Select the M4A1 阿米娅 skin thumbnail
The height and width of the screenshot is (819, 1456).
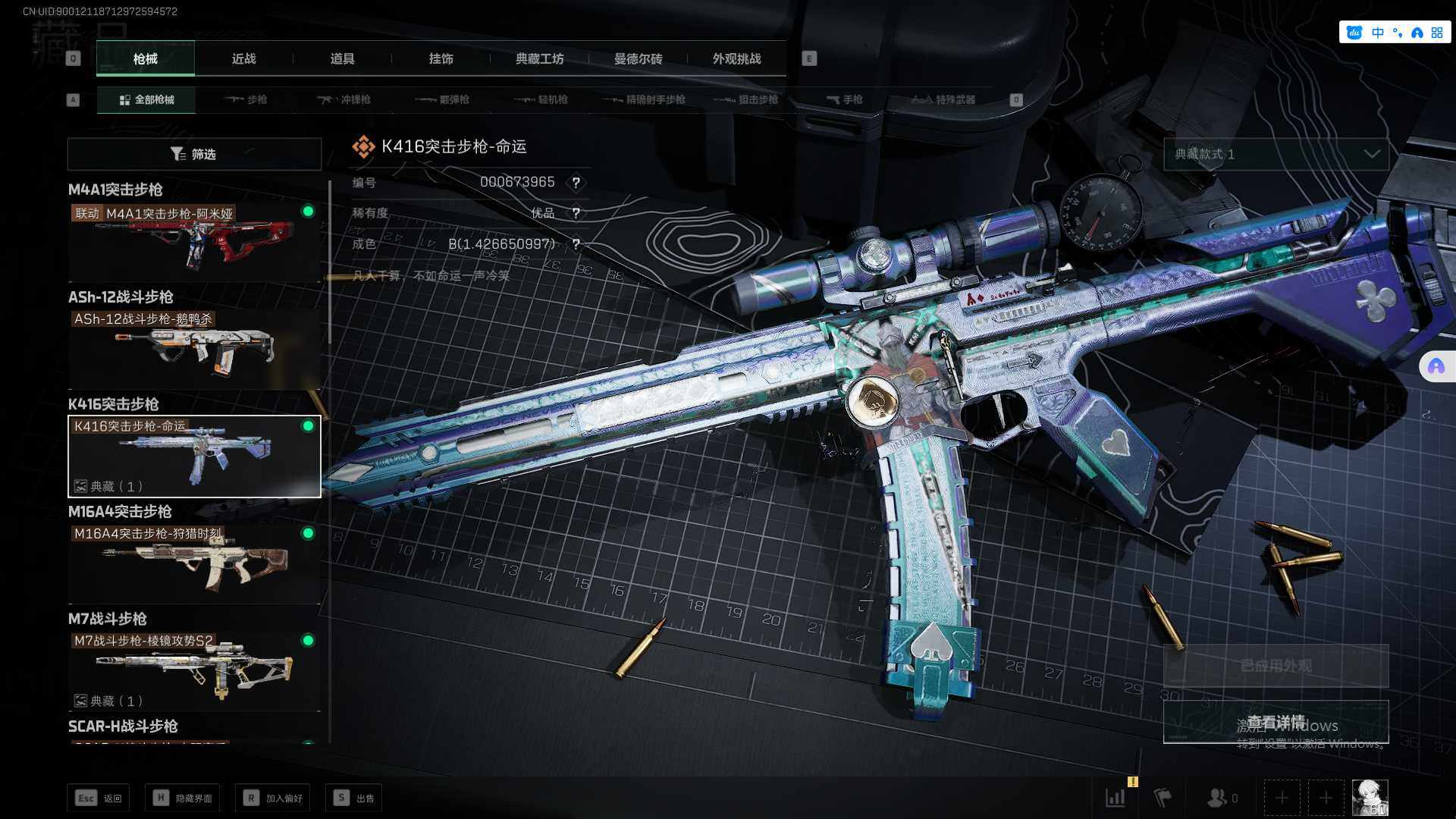click(194, 241)
